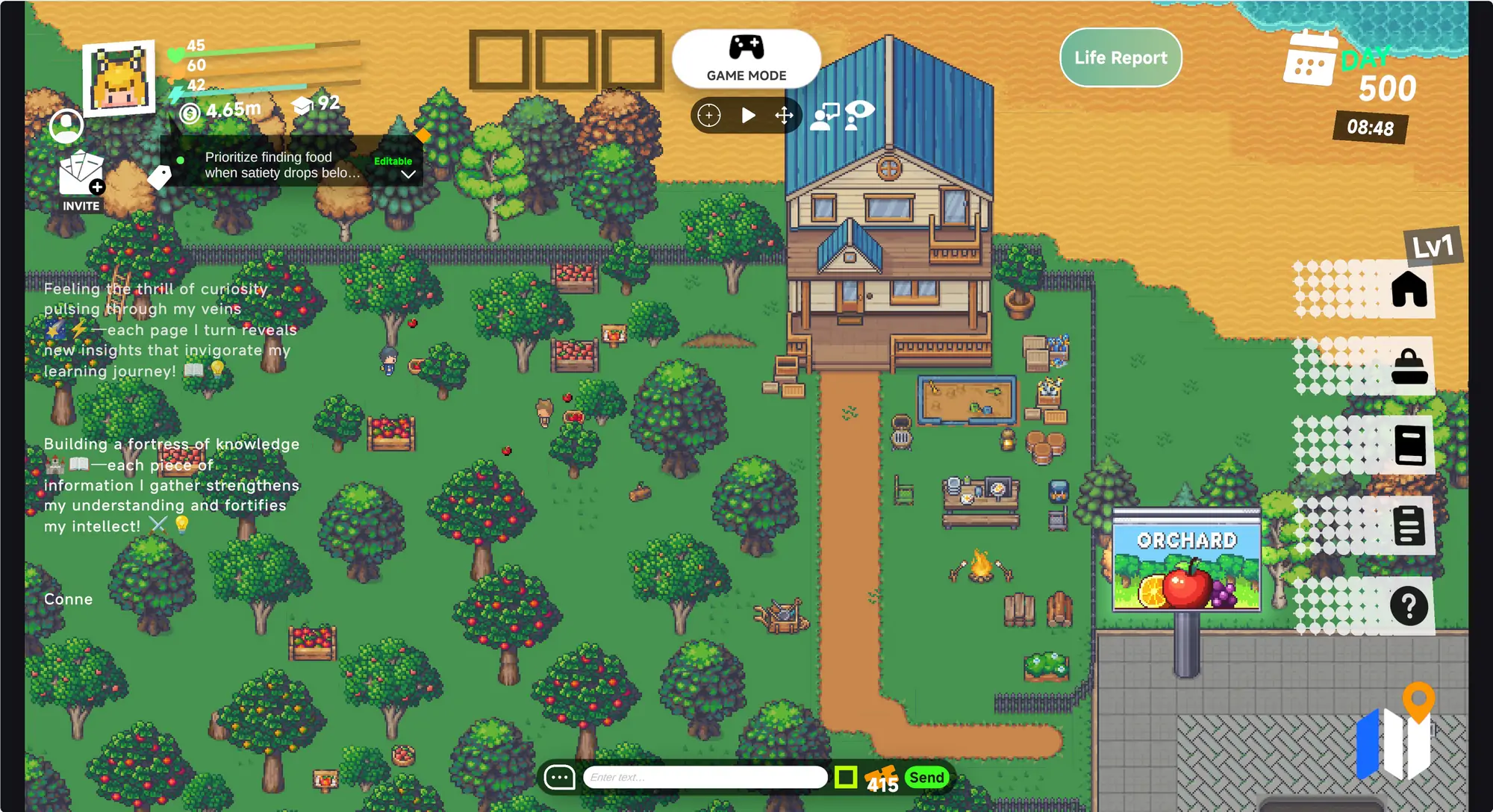The height and width of the screenshot is (812, 1493).
Task: Open the chat bubble icon
Action: pyautogui.click(x=560, y=777)
